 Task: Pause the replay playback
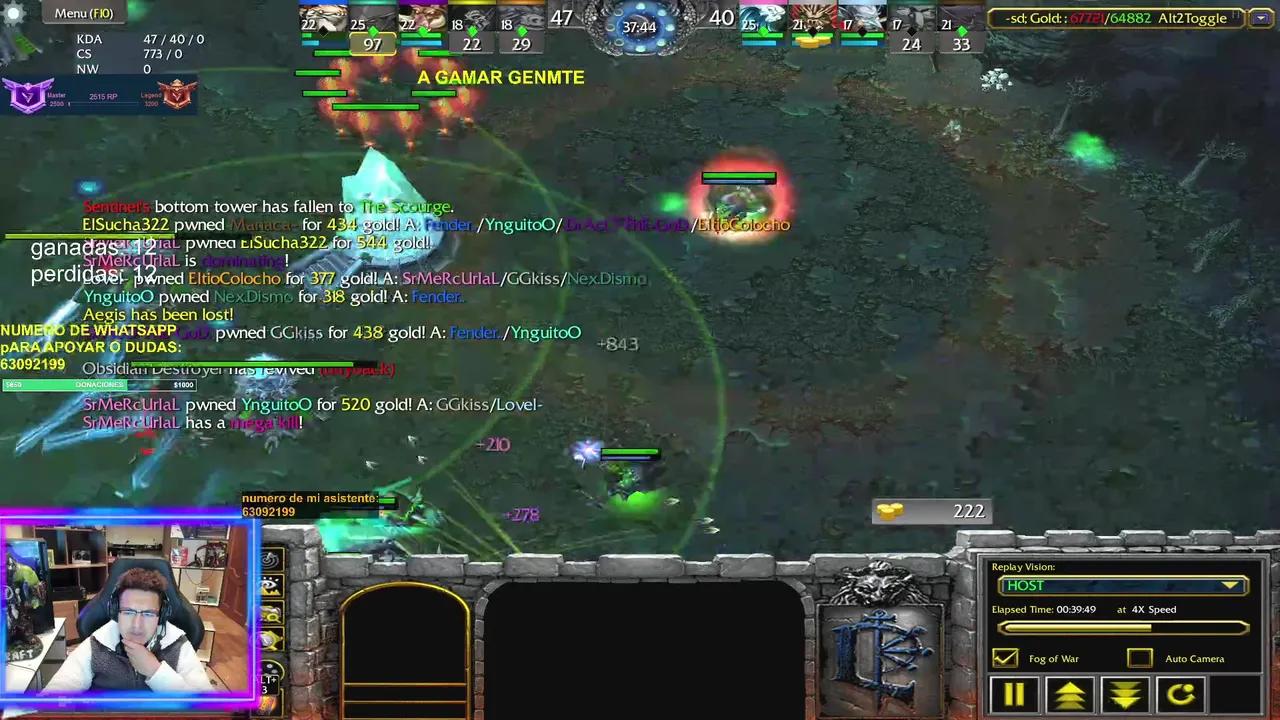[1013, 693]
